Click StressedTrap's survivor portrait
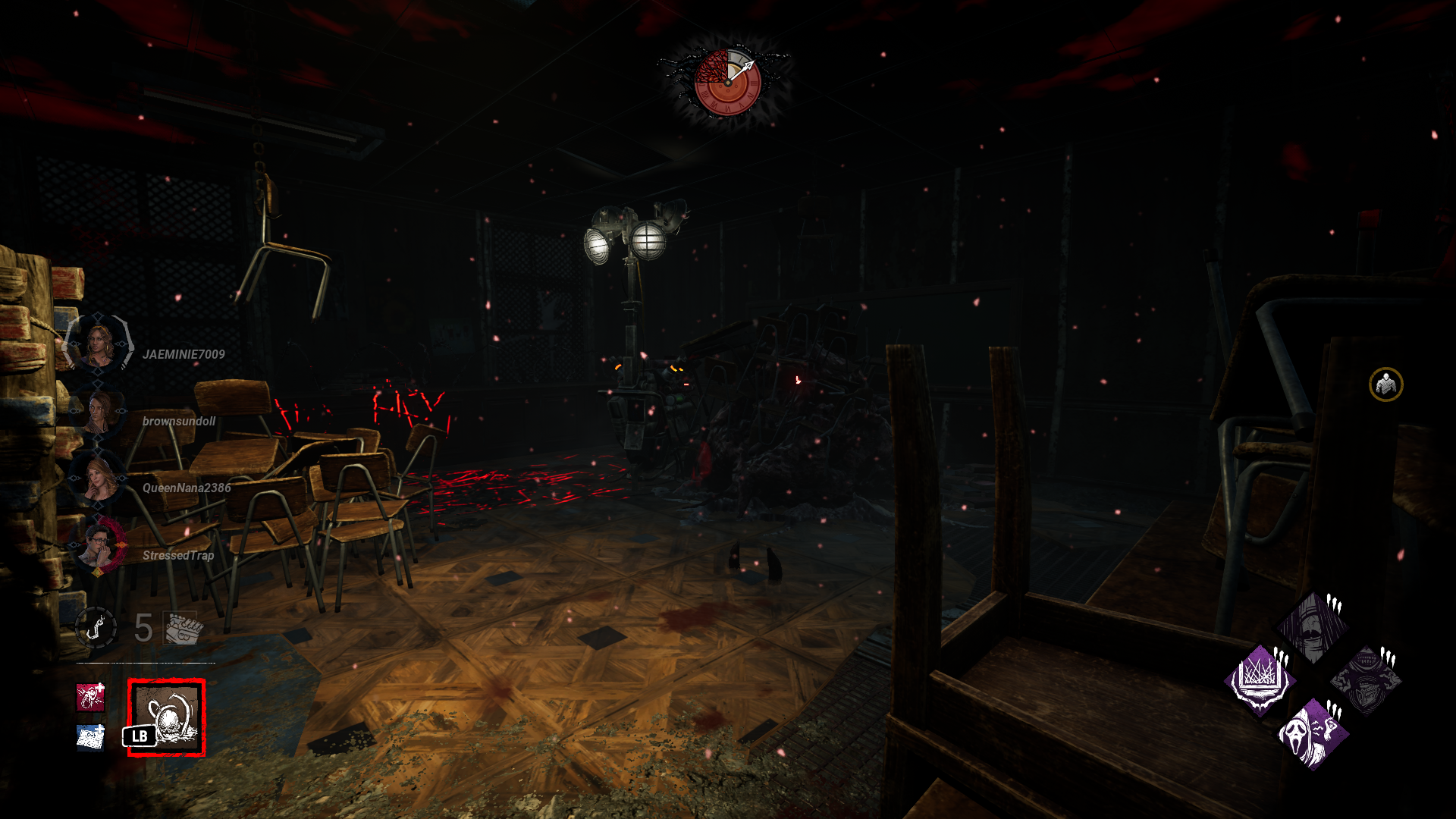 [x=99, y=547]
